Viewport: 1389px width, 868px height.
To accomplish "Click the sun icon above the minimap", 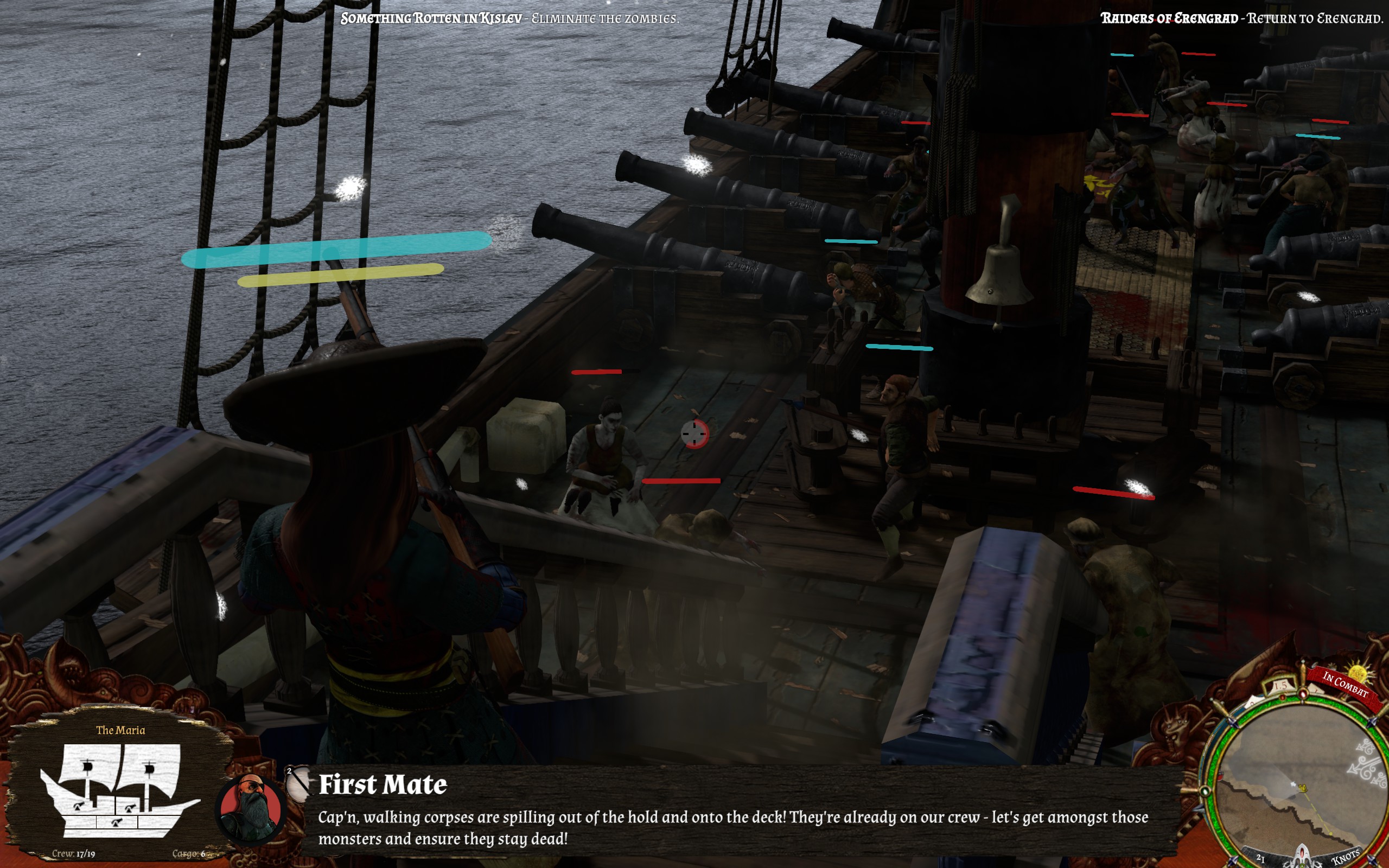I will tap(1357, 673).
